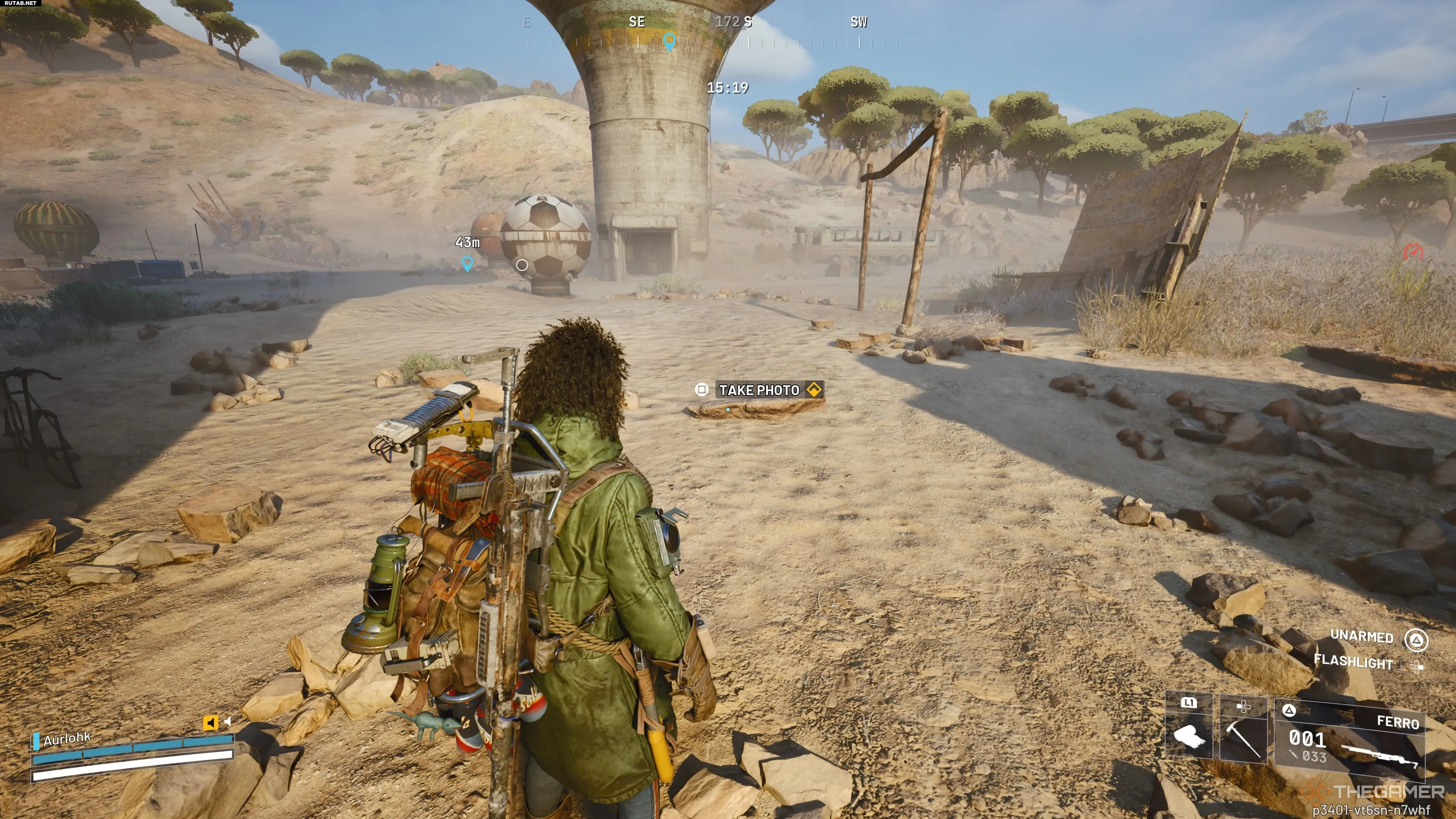Switch to UNARMED stance
Image resolution: width=1456 pixels, height=819 pixels.
tap(1362, 637)
